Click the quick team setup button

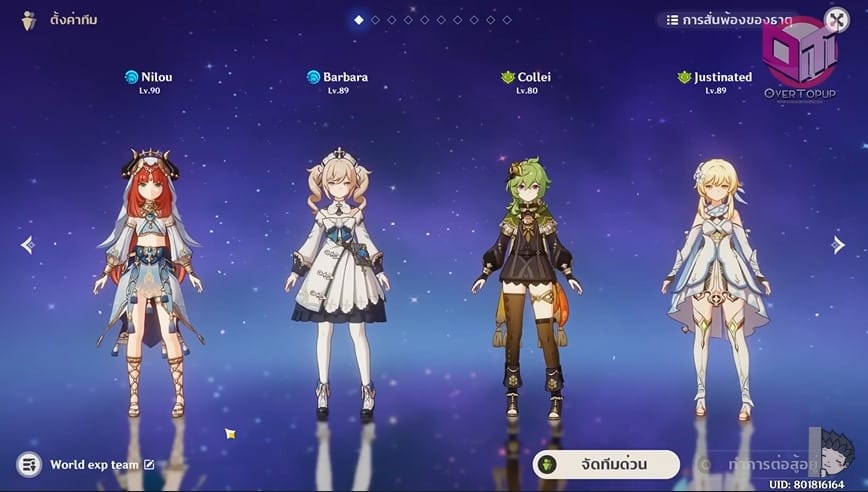(x=607, y=465)
